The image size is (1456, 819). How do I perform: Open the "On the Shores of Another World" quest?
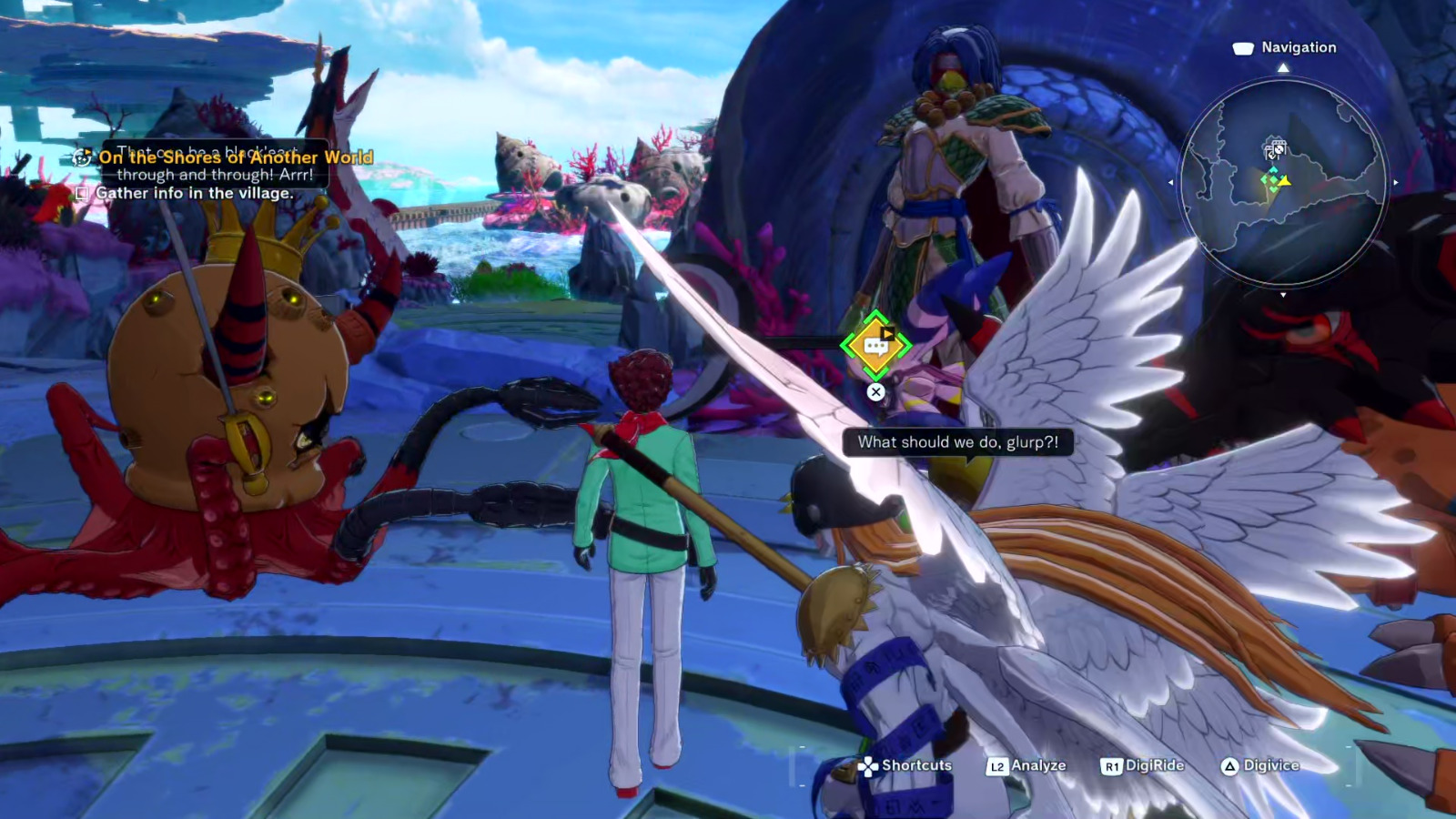pos(235,157)
